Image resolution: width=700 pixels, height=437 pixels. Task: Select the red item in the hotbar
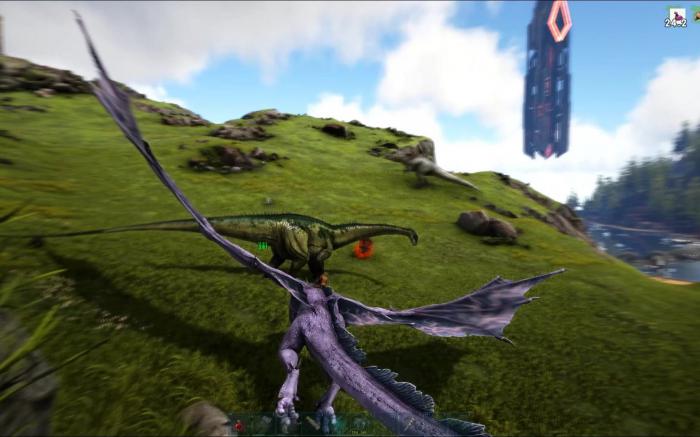[238, 425]
